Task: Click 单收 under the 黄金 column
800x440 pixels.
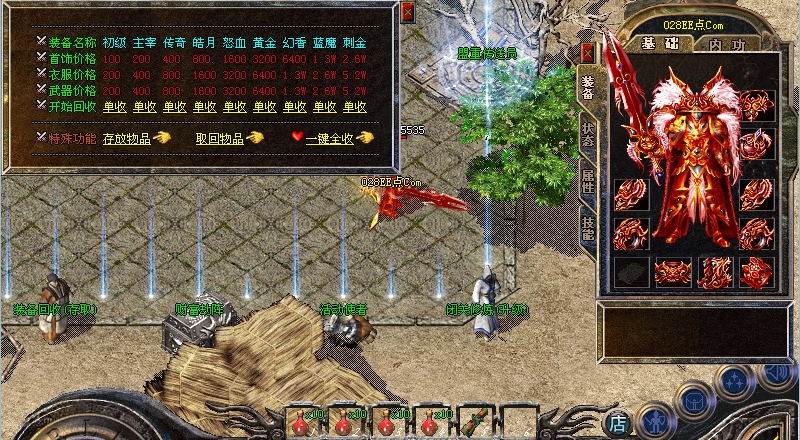Action: pos(264,106)
